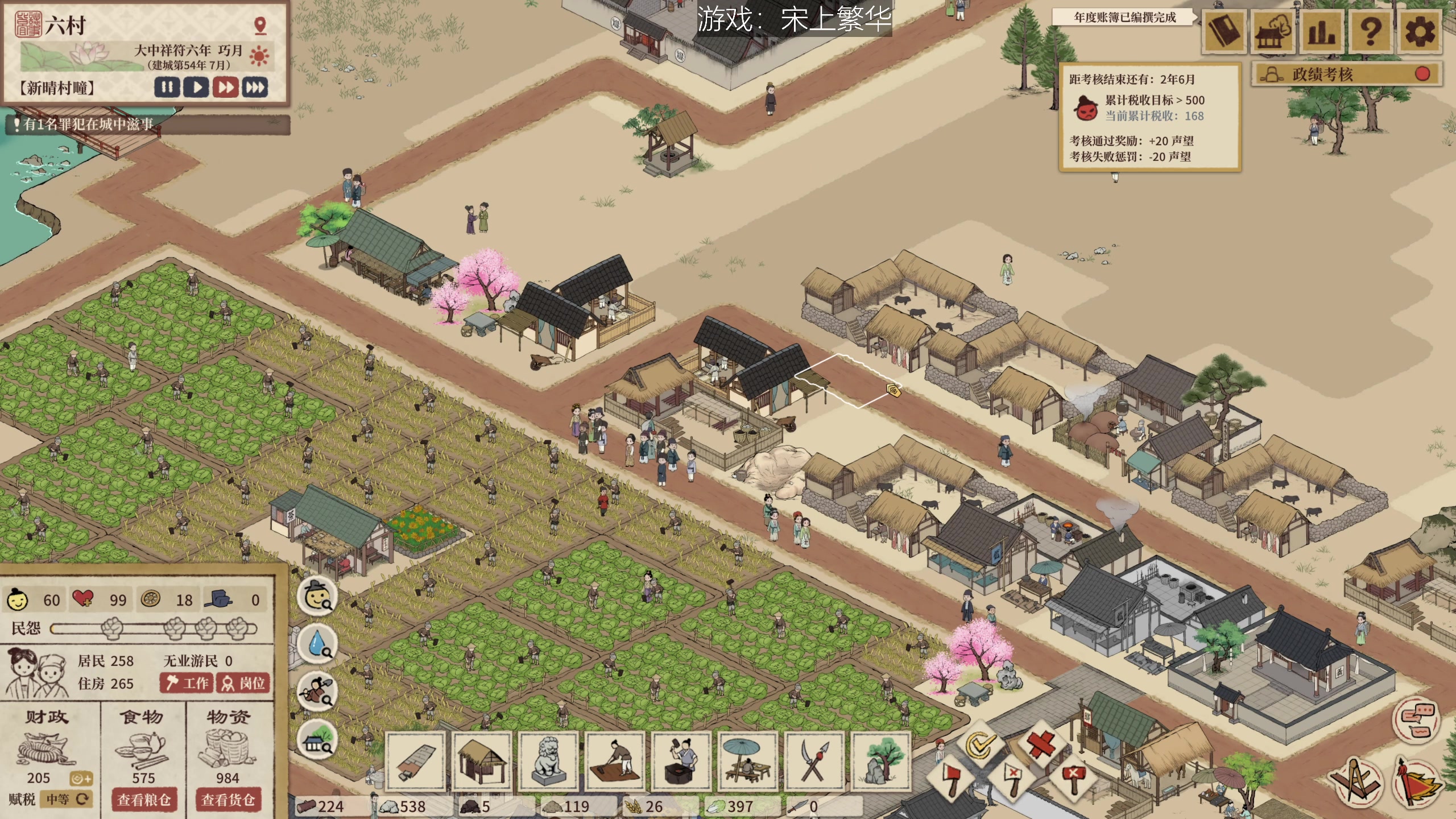This screenshot has width=1456, height=819.
Task: Pause the game with the pause button
Action: click(x=167, y=88)
